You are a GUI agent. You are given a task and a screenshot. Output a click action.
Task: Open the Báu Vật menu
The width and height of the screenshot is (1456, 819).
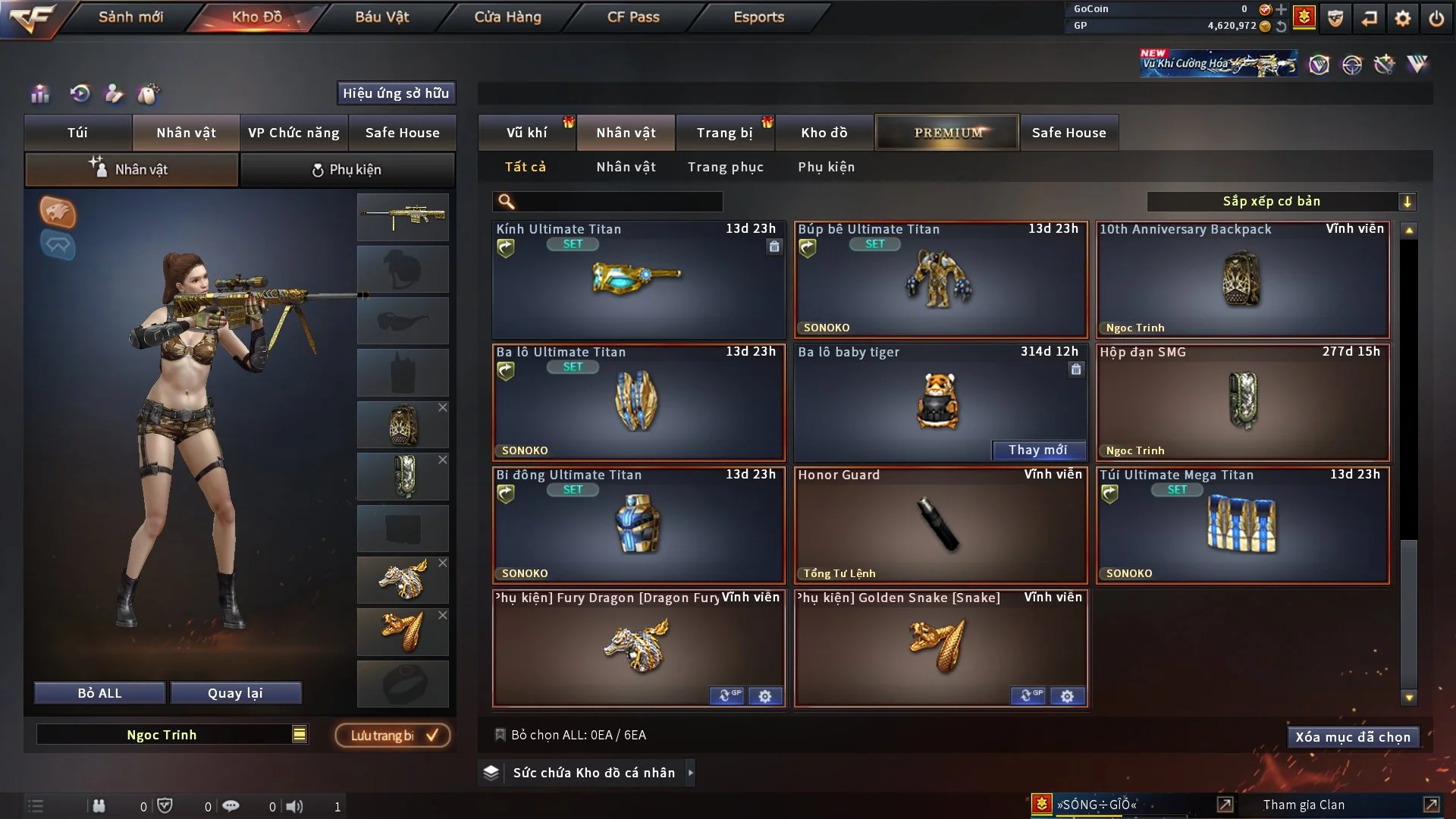click(x=381, y=17)
